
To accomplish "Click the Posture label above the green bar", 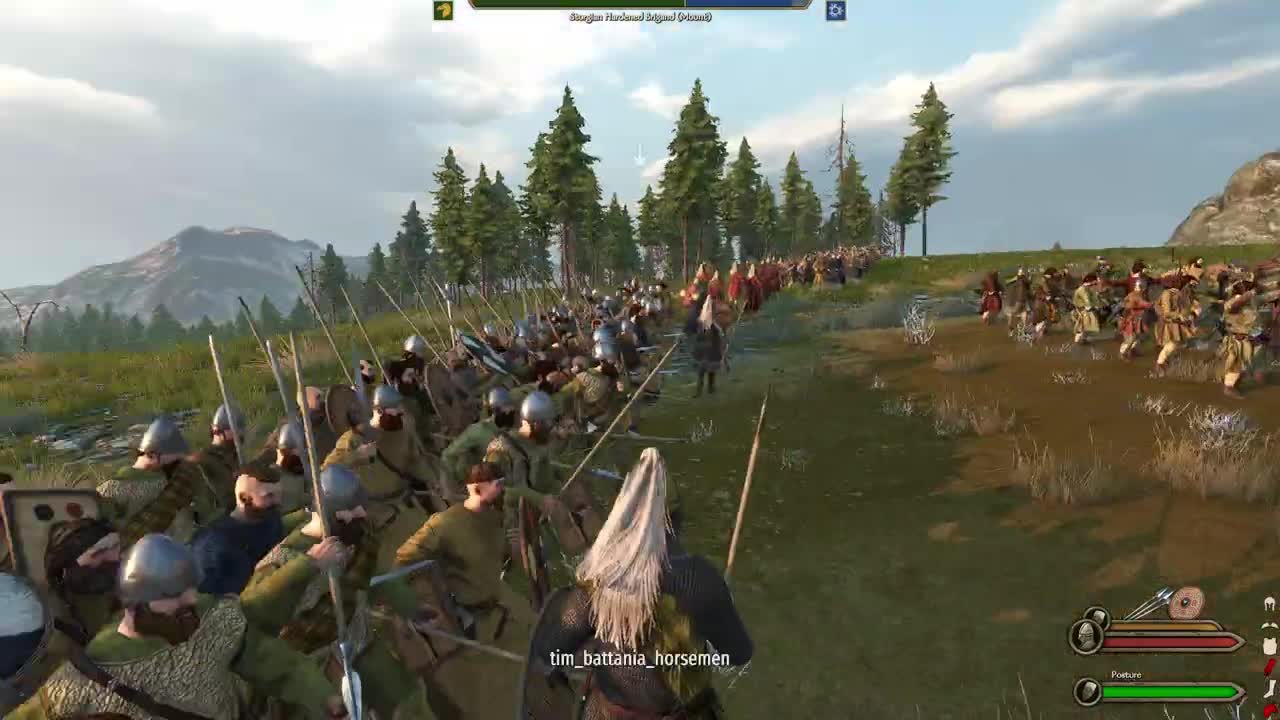I will pos(1127,675).
